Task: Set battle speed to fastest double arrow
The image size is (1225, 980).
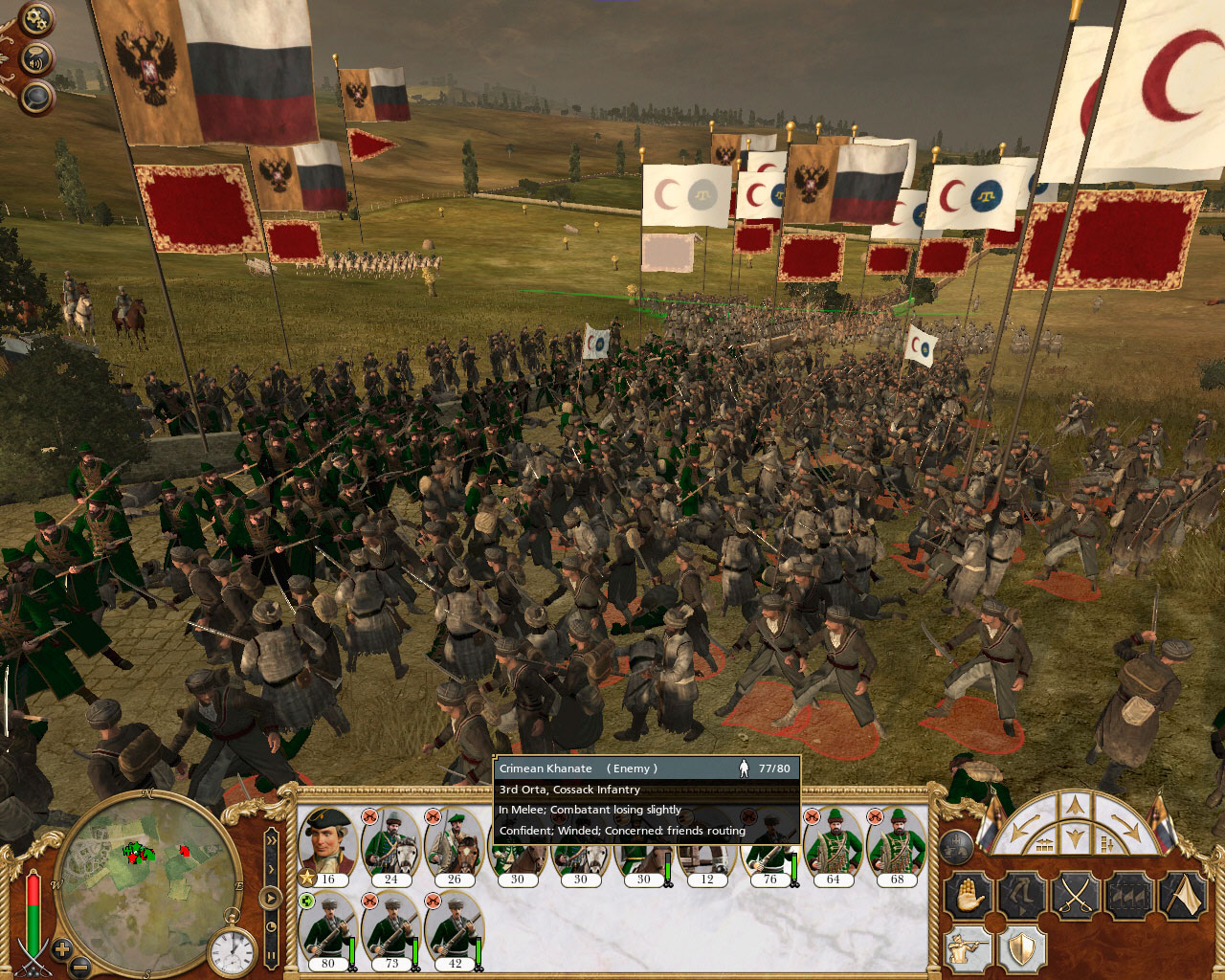Action: point(271,840)
